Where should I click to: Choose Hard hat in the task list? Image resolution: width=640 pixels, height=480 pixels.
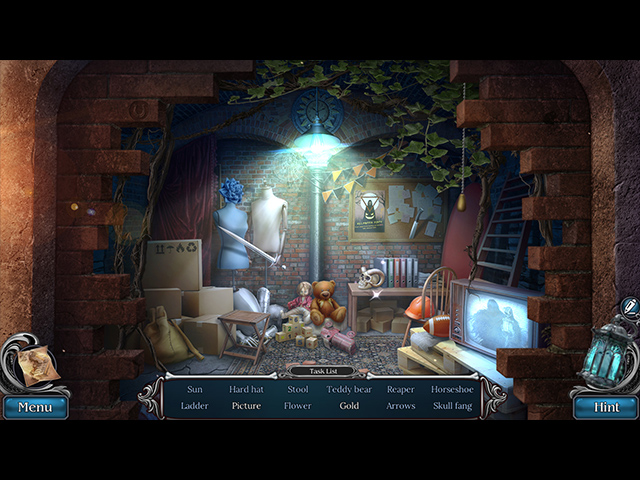coord(246,389)
